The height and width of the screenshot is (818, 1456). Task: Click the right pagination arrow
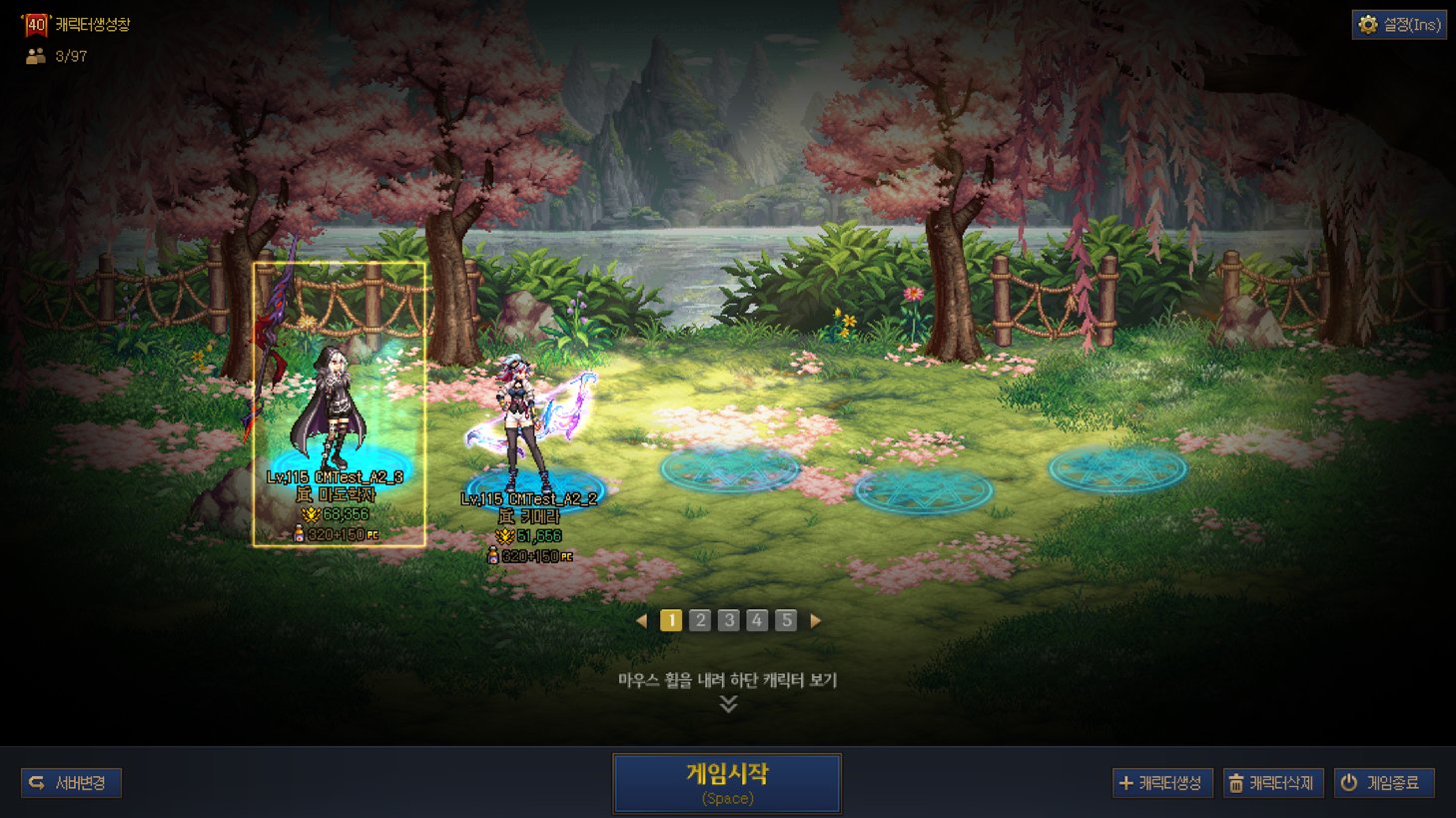[814, 620]
